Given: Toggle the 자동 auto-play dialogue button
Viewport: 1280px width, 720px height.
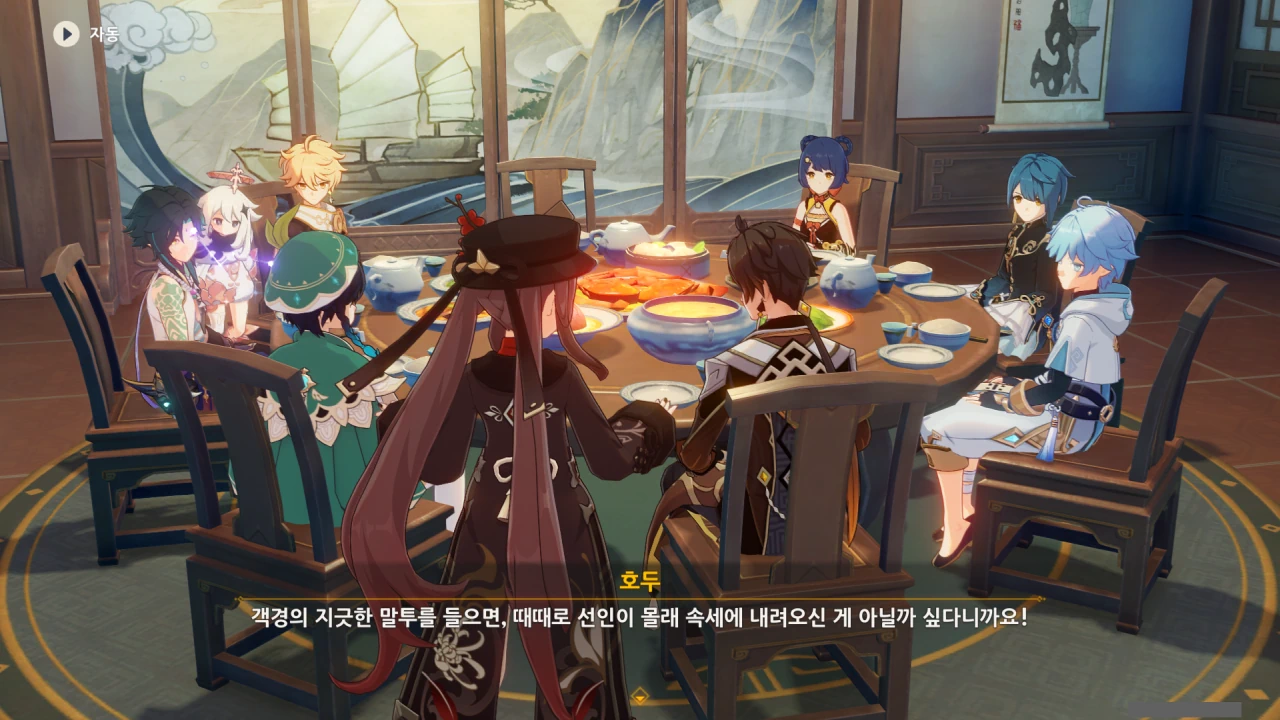Looking at the screenshot, I should pyautogui.click(x=67, y=34).
